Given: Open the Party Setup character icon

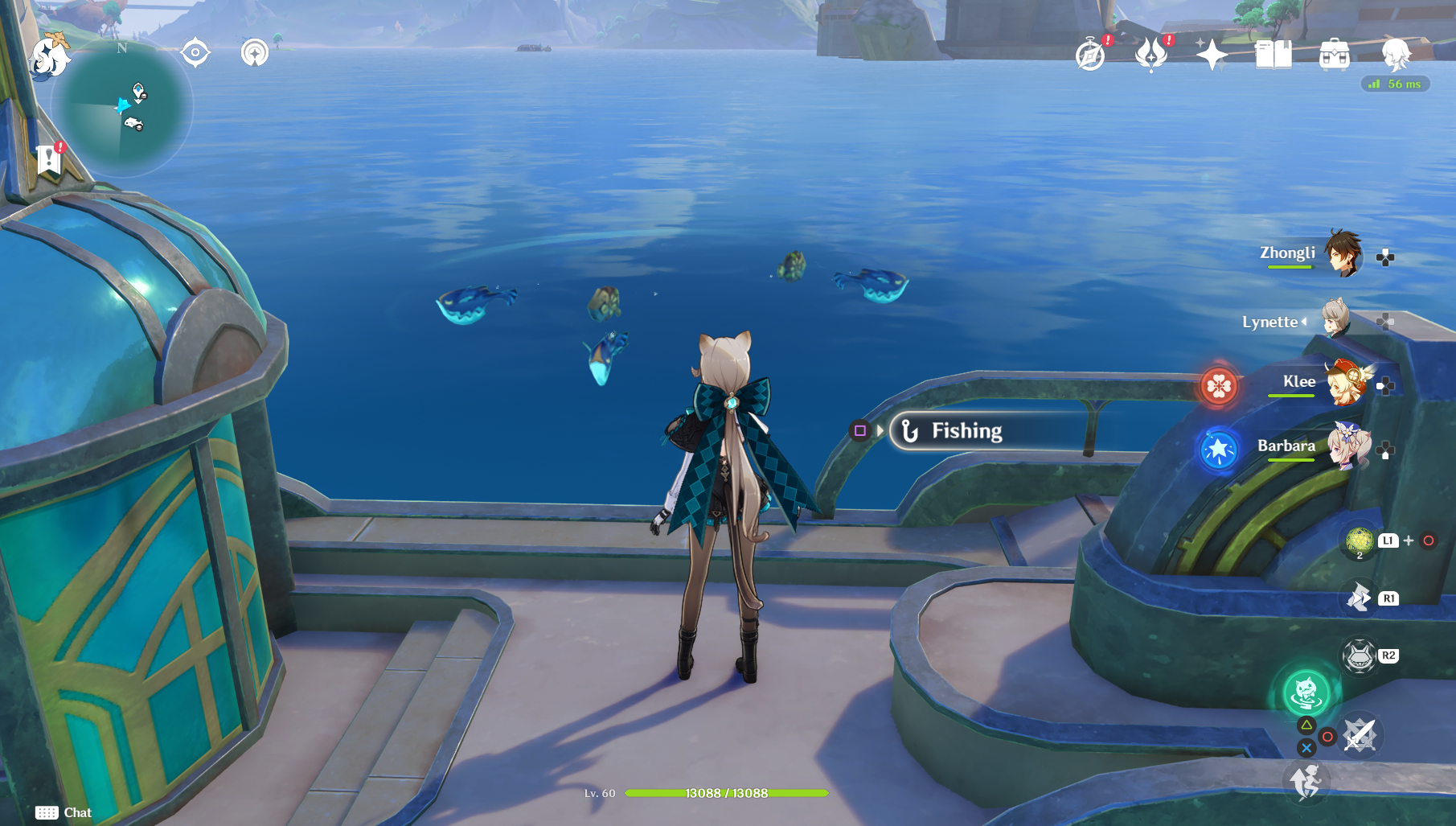Looking at the screenshot, I should pyautogui.click(x=1397, y=56).
